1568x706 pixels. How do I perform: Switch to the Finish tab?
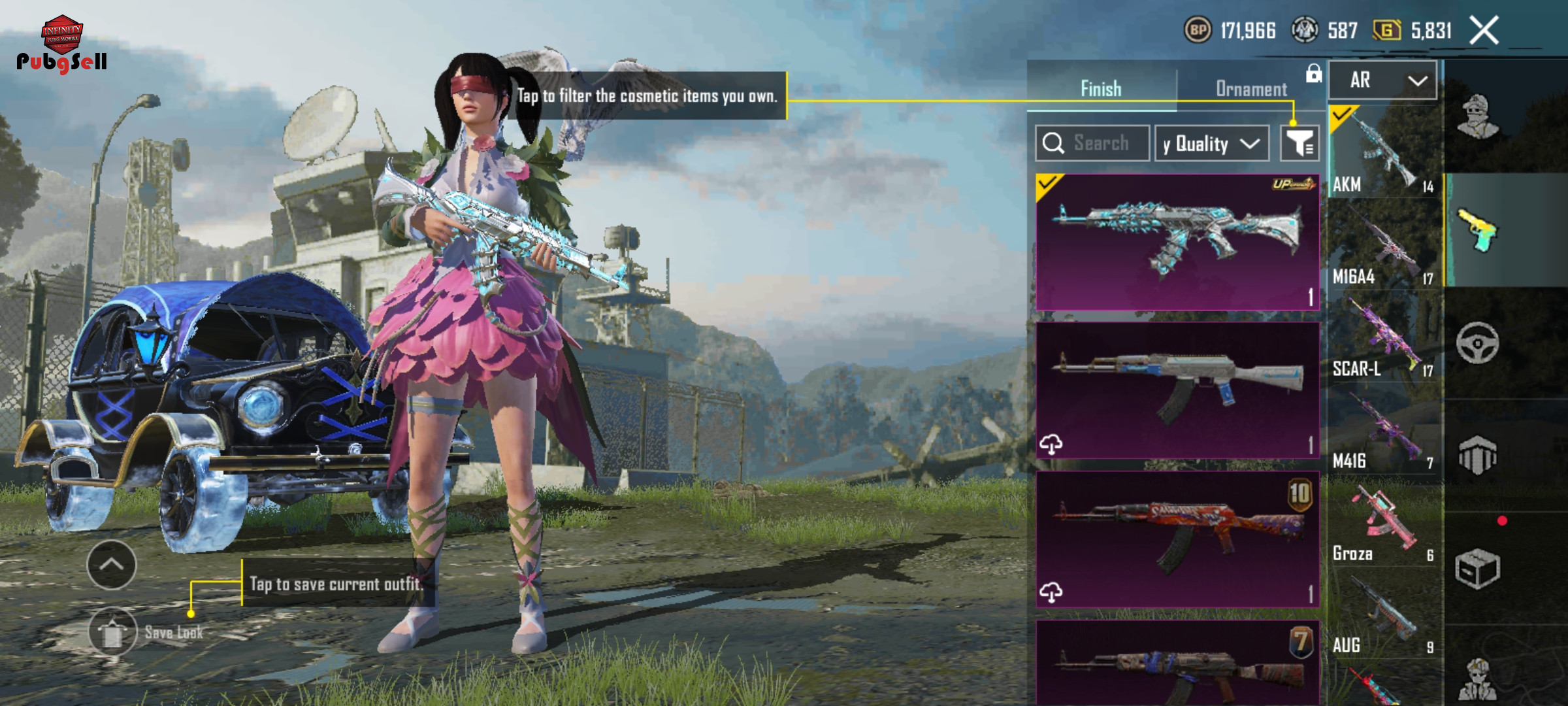pyautogui.click(x=1101, y=89)
